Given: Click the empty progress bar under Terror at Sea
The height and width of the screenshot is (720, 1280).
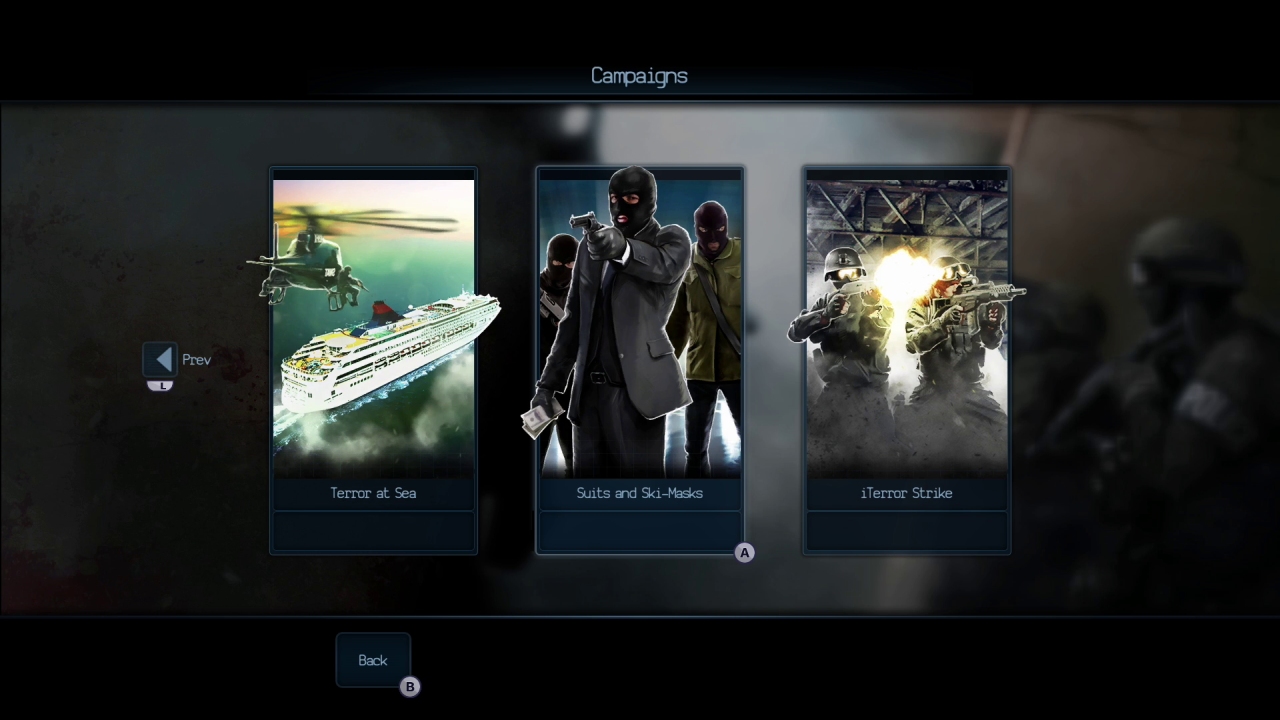Looking at the screenshot, I should (x=373, y=530).
